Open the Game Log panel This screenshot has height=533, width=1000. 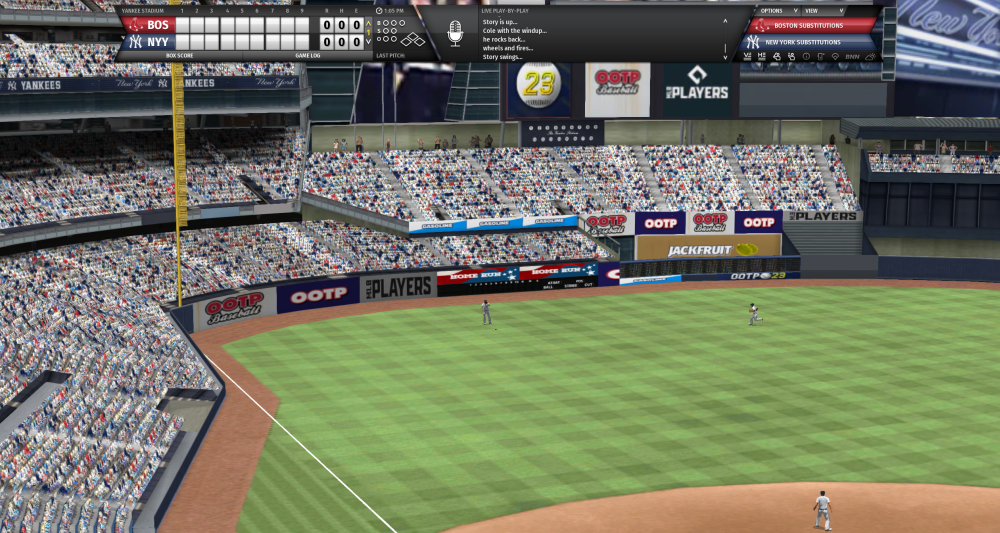tap(307, 56)
